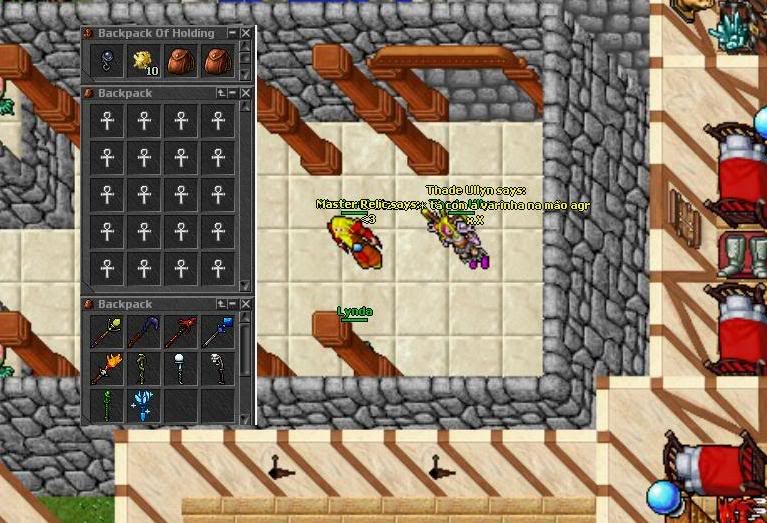Select the green-tipped staff

click(x=107, y=331)
